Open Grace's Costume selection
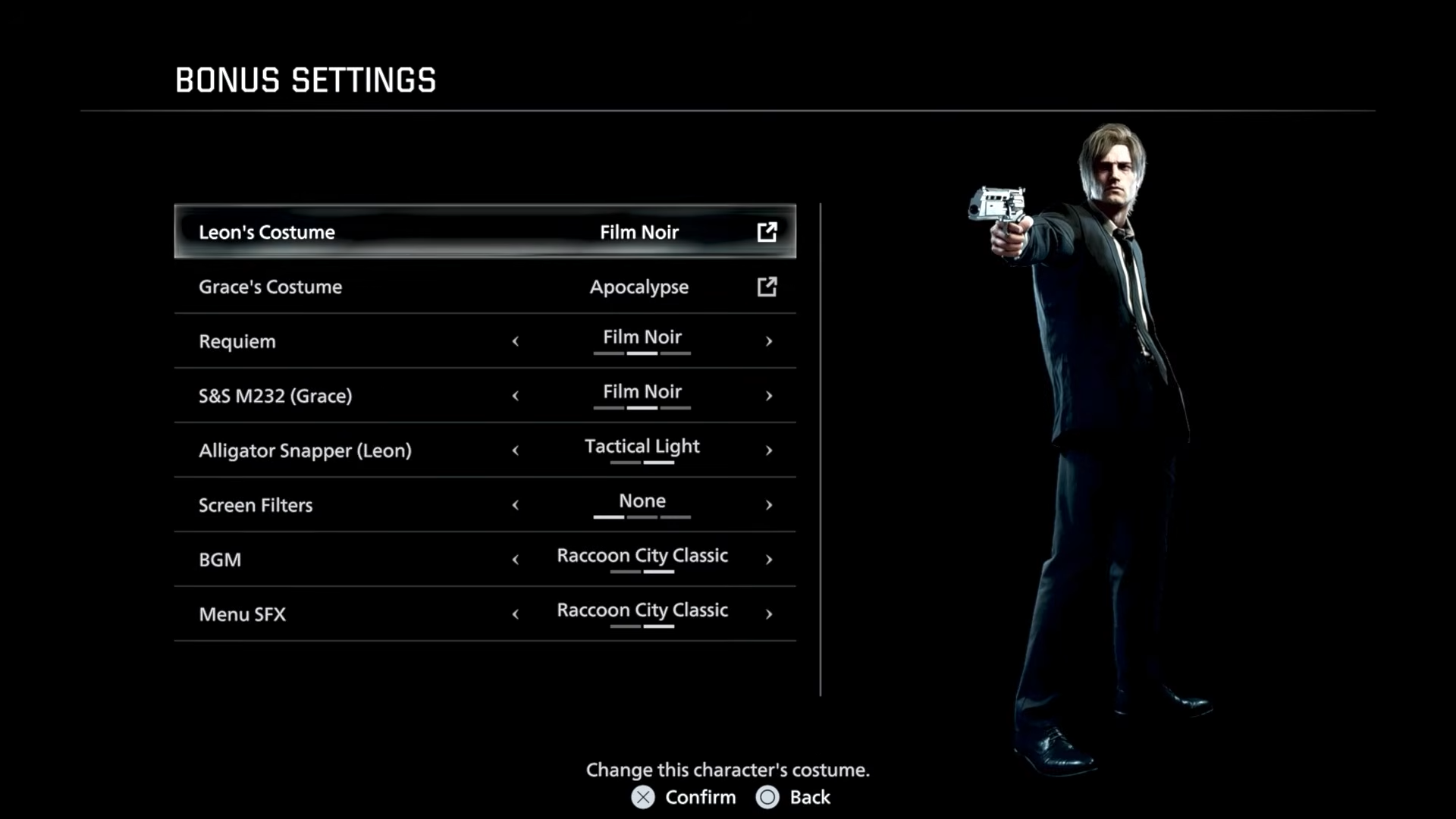 tap(485, 287)
